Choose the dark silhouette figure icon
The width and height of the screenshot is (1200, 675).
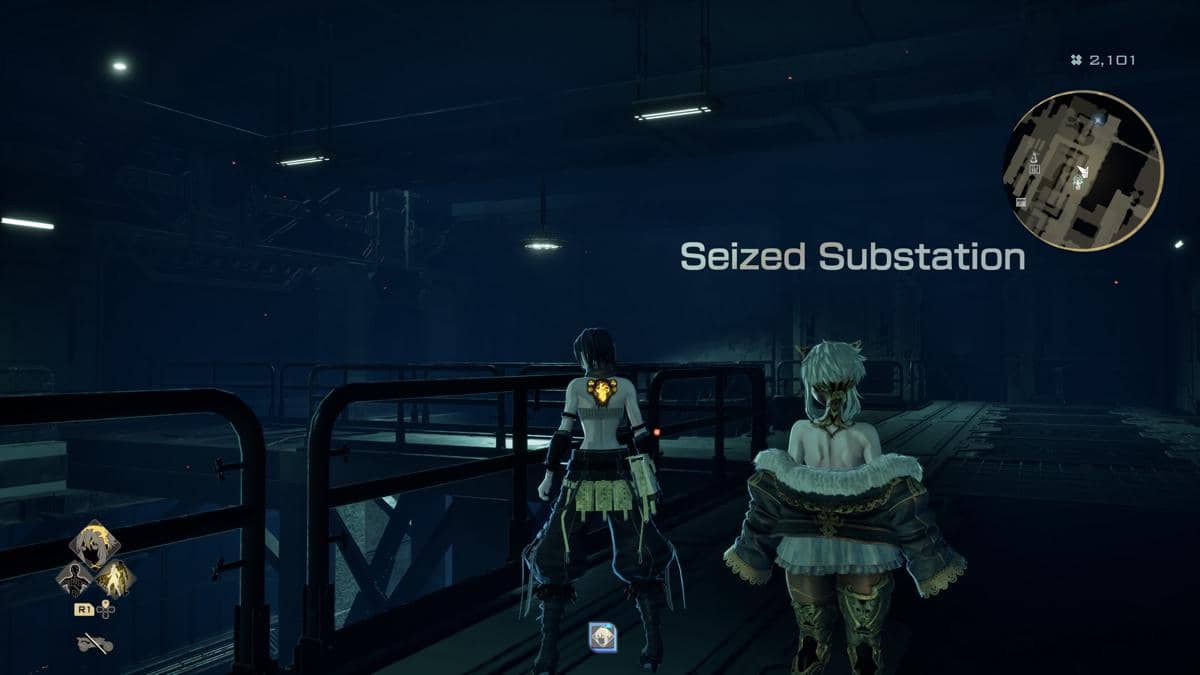coord(75,578)
